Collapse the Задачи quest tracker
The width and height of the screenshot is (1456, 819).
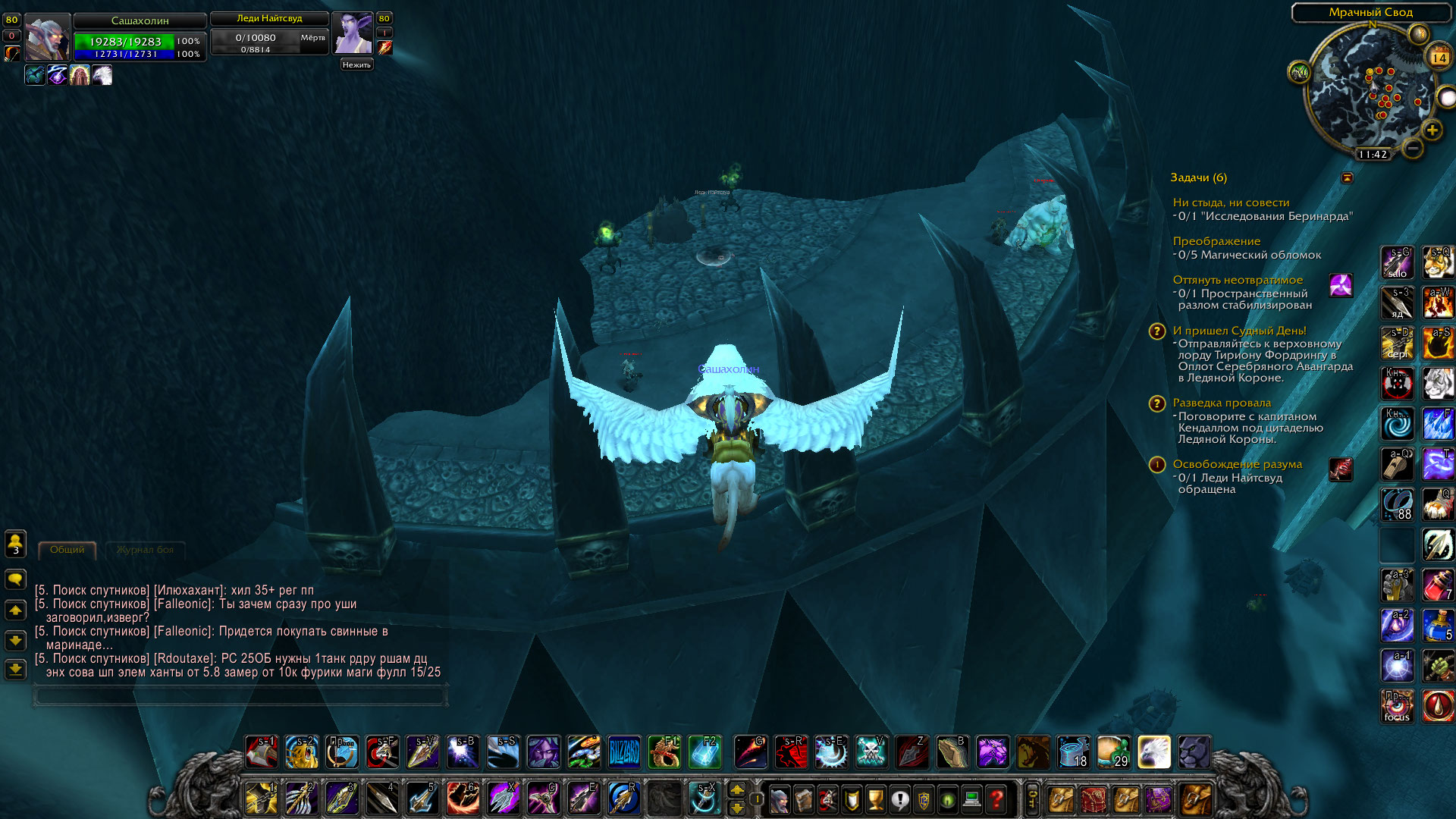[x=1348, y=177]
